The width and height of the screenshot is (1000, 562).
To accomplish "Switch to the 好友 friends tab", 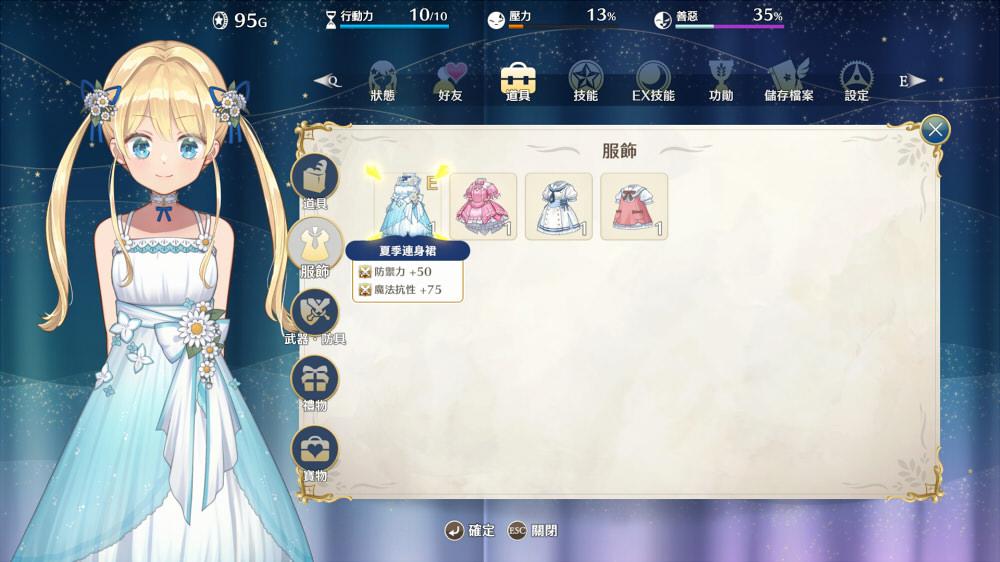I will (x=450, y=80).
